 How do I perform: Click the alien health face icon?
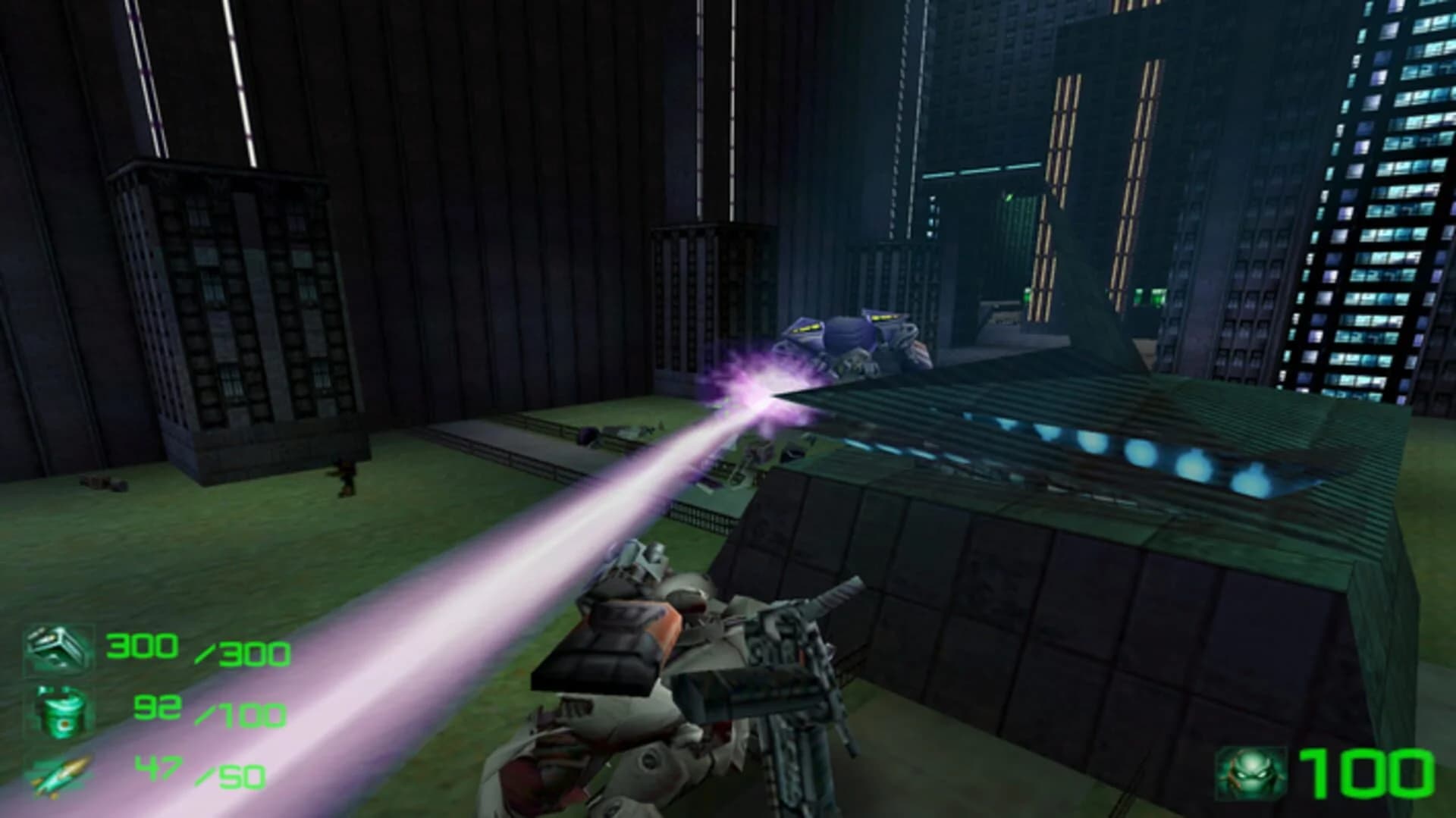tap(1256, 773)
